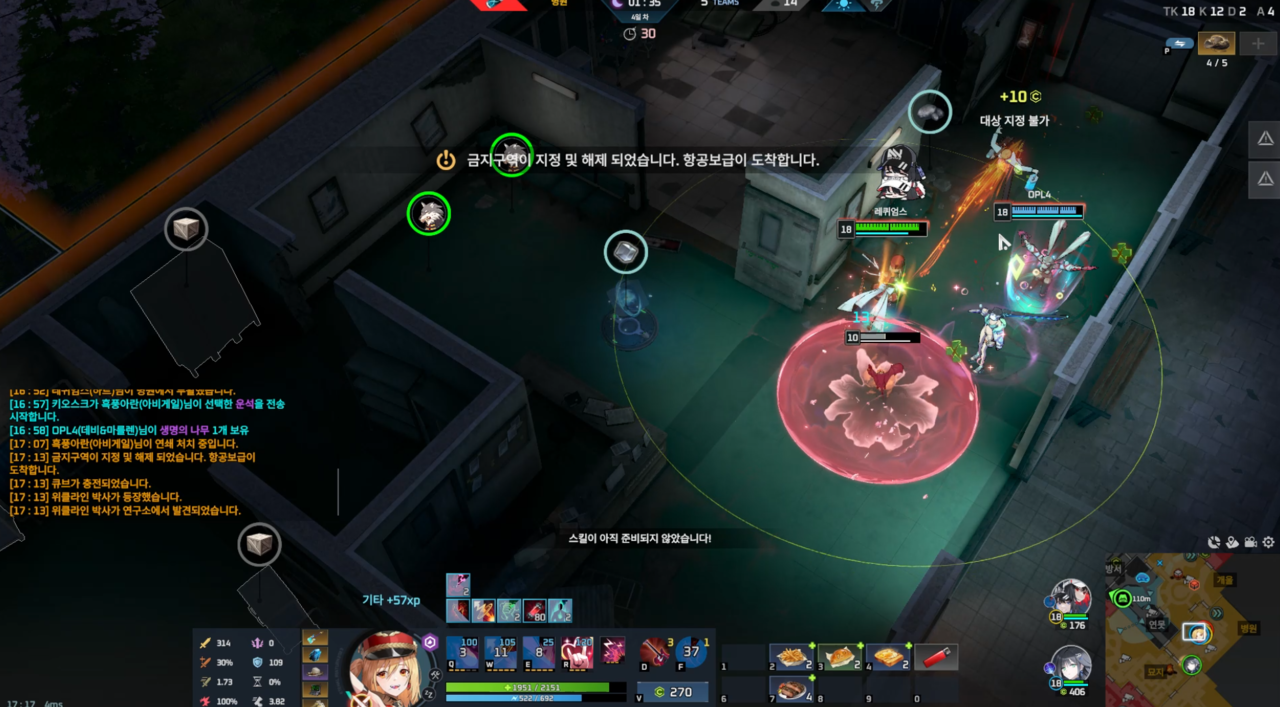Activate the R ultimate skill icon

[x=577, y=652]
